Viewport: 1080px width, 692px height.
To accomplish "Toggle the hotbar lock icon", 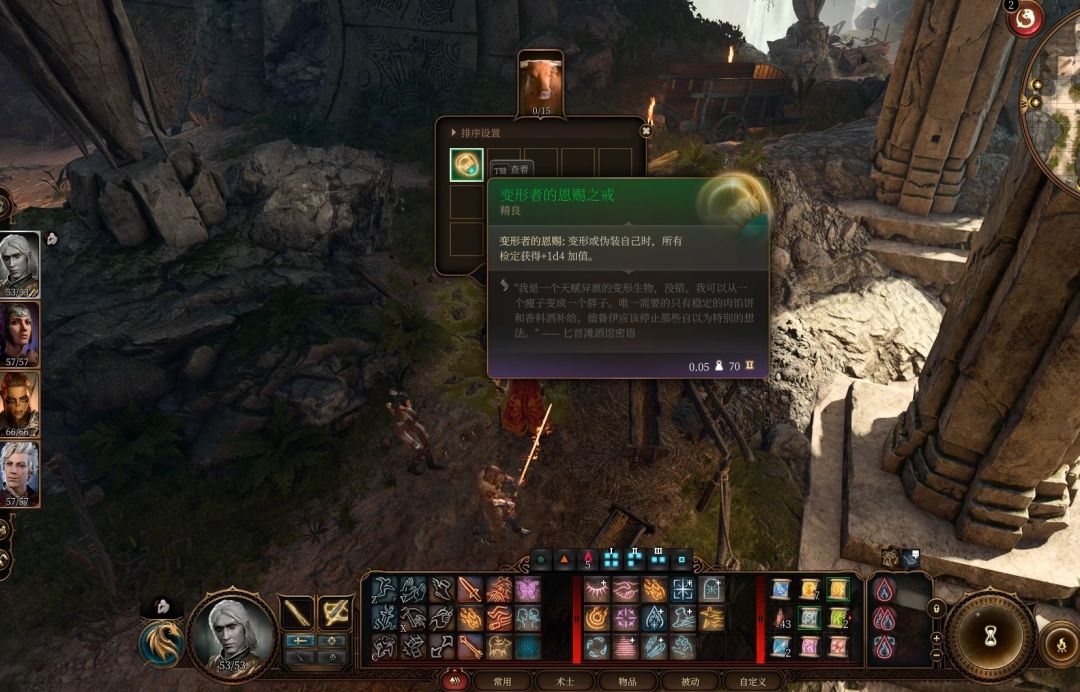I will click(936, 607).
